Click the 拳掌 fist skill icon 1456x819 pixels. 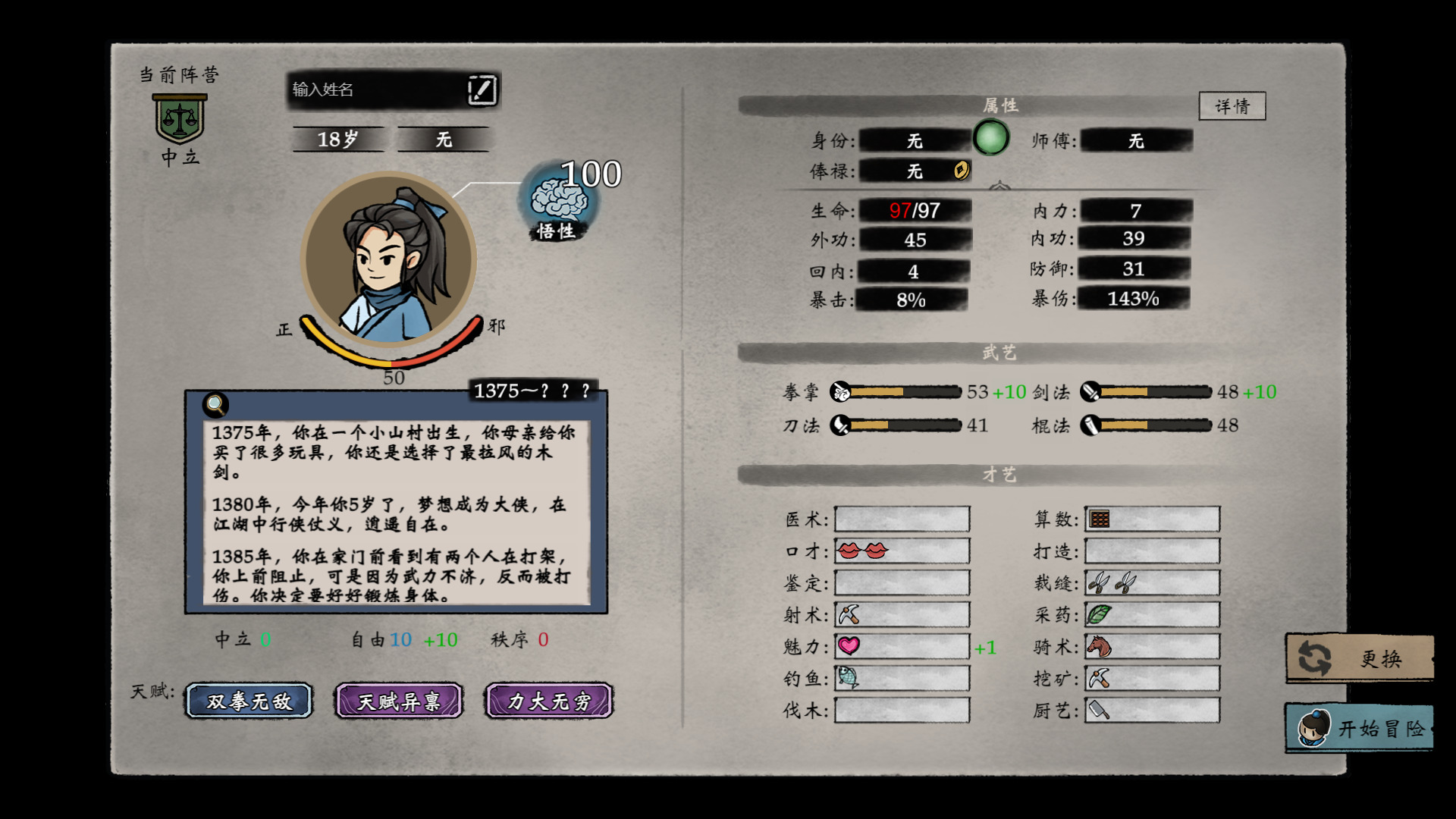tap(840, 391)
